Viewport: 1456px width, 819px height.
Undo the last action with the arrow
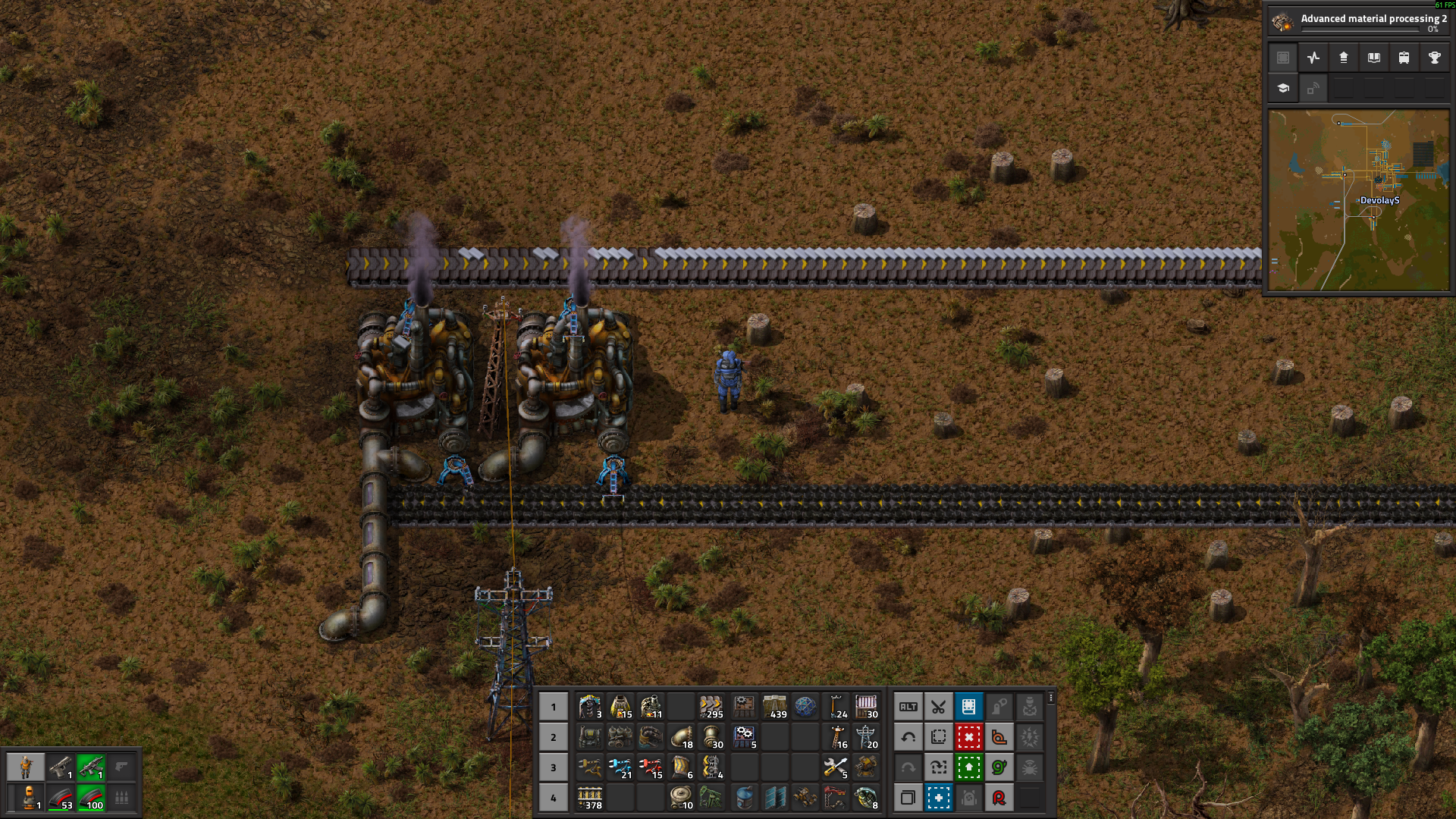(908, 737)
